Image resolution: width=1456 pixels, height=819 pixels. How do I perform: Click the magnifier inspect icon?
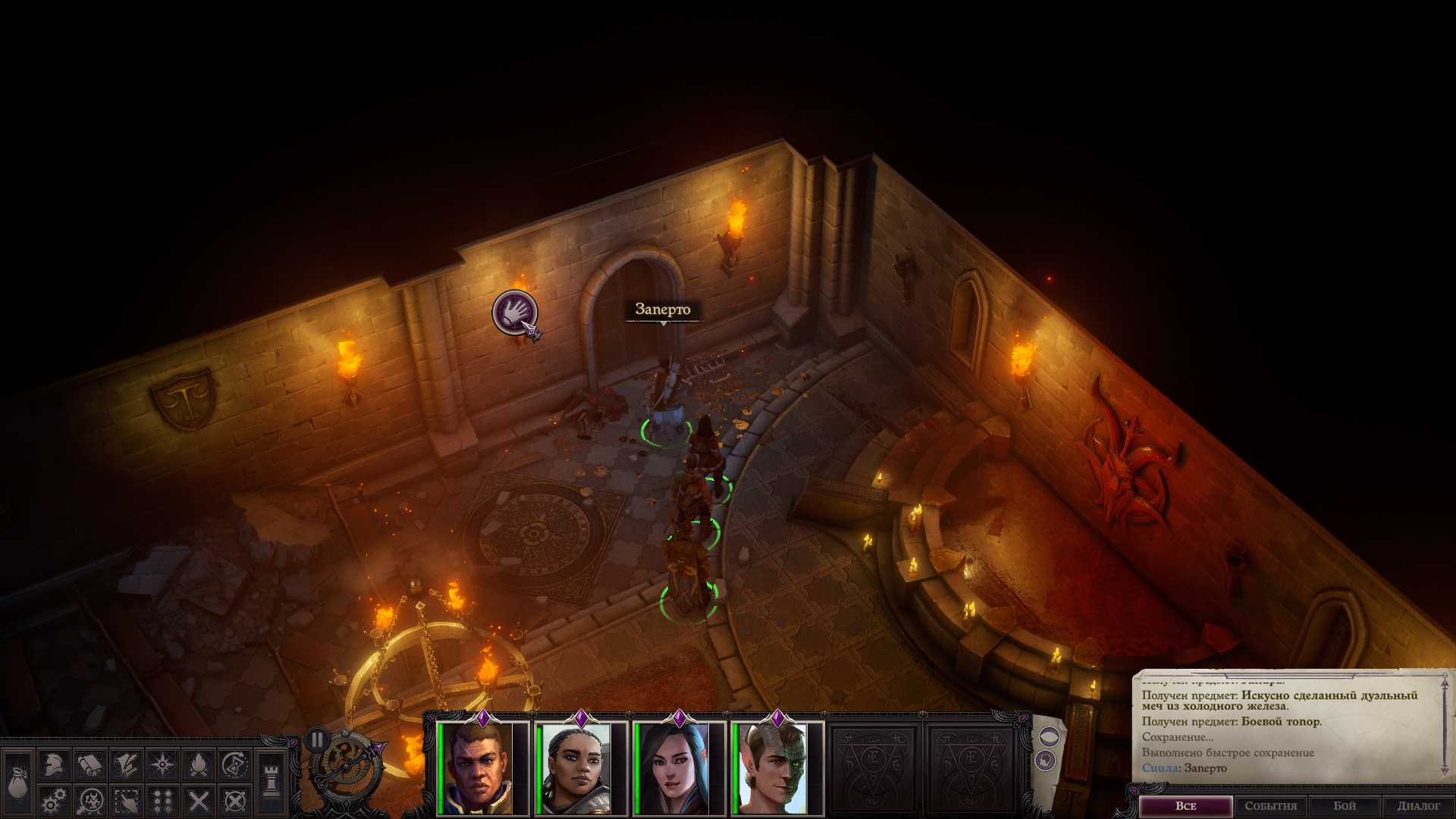coord(89,801)
